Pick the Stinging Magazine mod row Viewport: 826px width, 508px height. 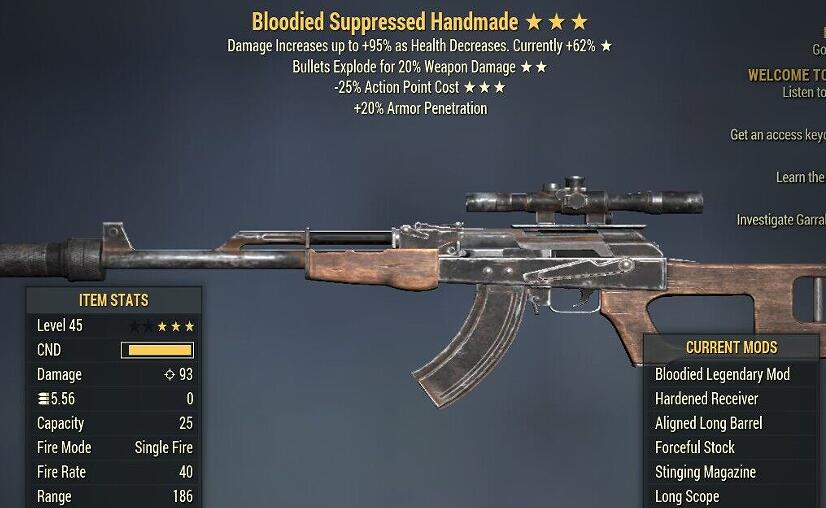tap(705, 472)
